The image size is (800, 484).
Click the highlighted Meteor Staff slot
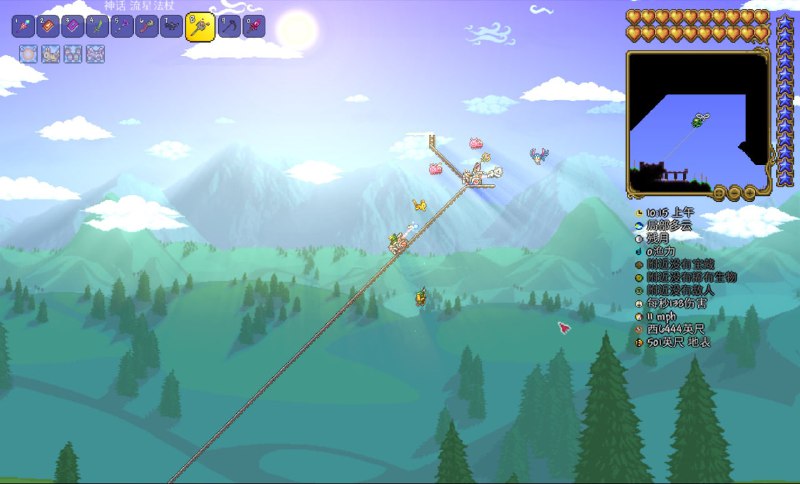pos(200,25)
